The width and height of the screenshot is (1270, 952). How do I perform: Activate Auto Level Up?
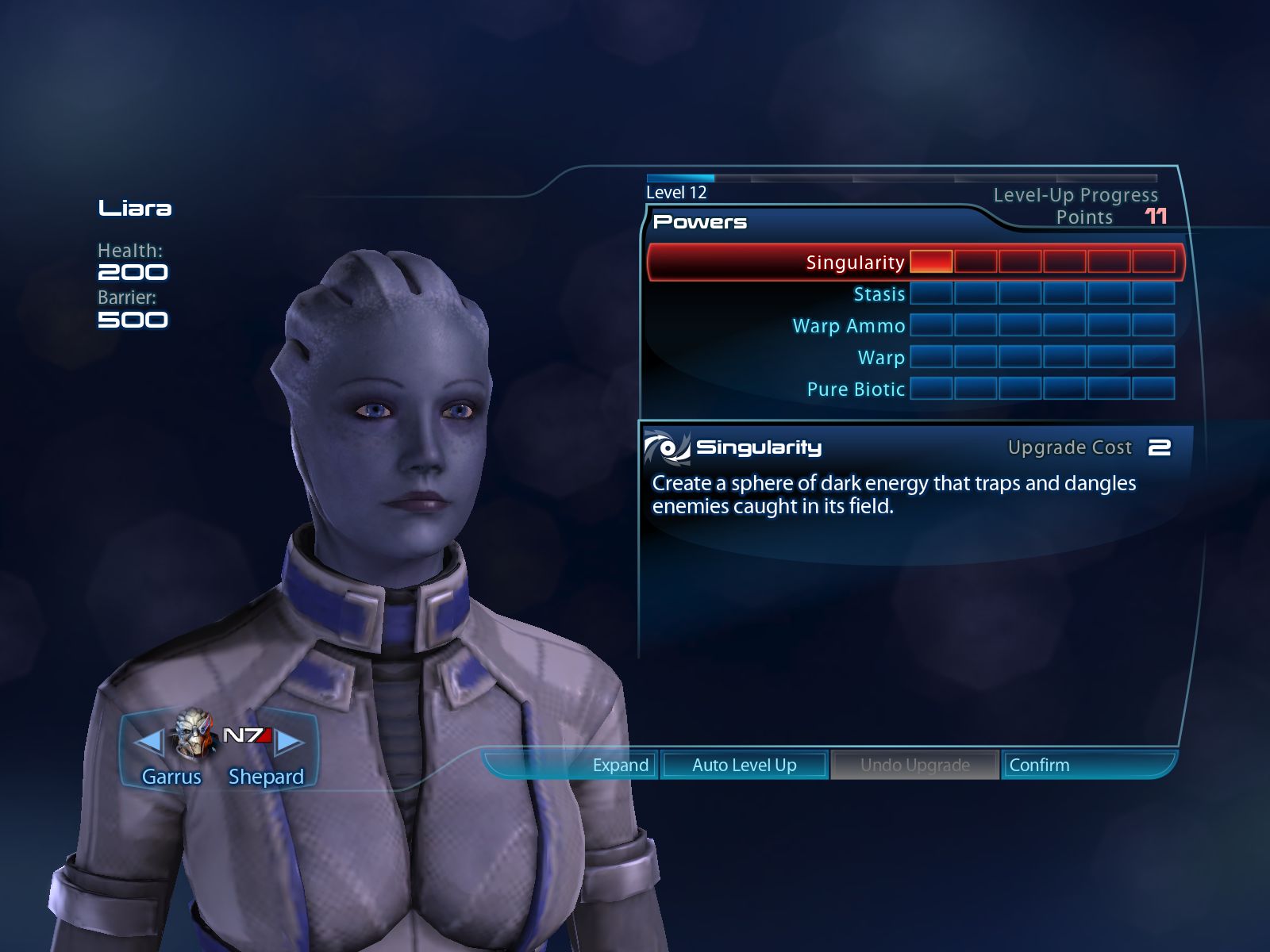pyautogui.click(x=744, y=766)
